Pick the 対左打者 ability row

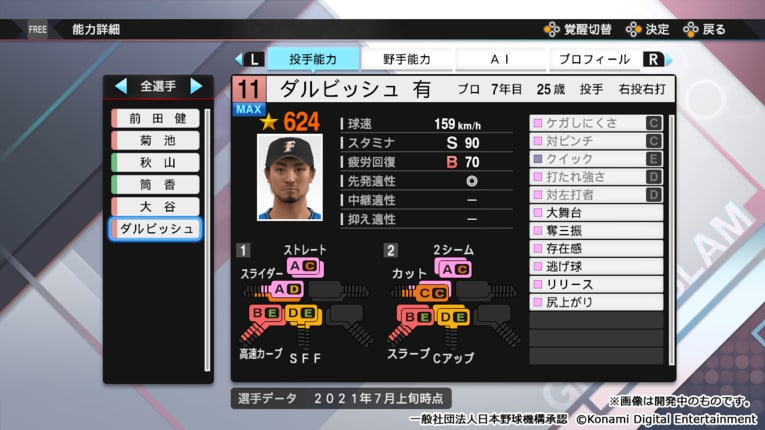click(x=595, y=194)
